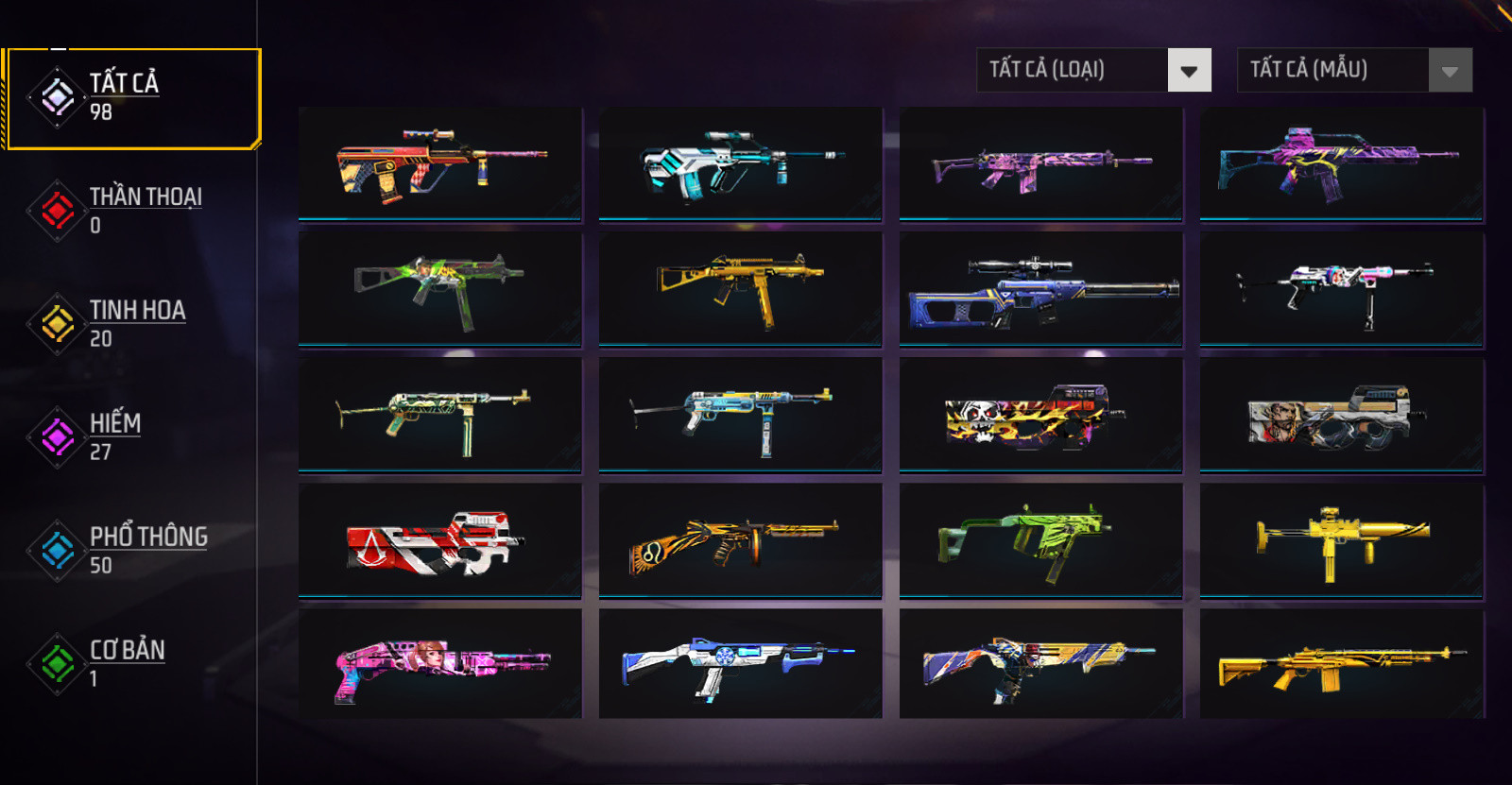Select the red and yellow scoped rifle skin
Screen dimensions: 1512x785
(x=440, y=164)
